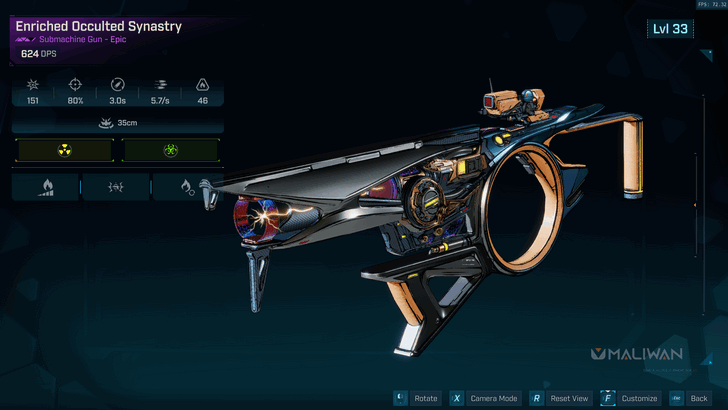This screenshot has height=410, width=728.
Task: Reset View of the weapon
Action: point(558,397)
